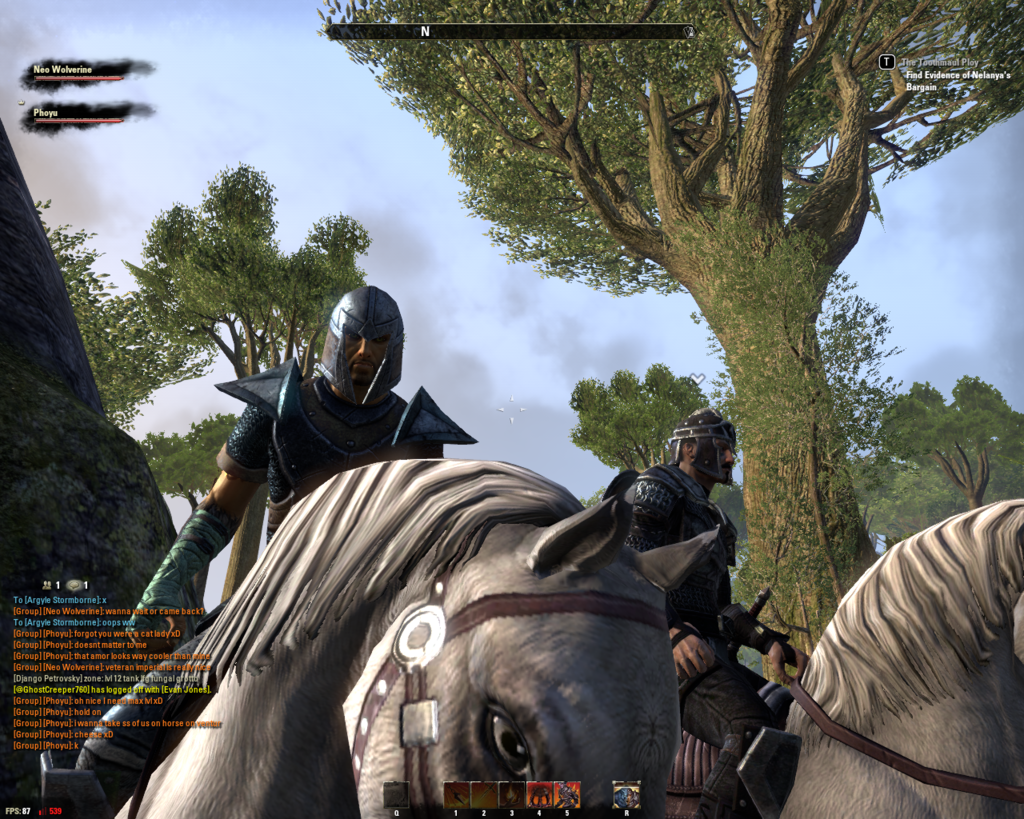Fire the ultimate ability in slot R
This screenshot has height=819, width=1024.
pos(626,794)
